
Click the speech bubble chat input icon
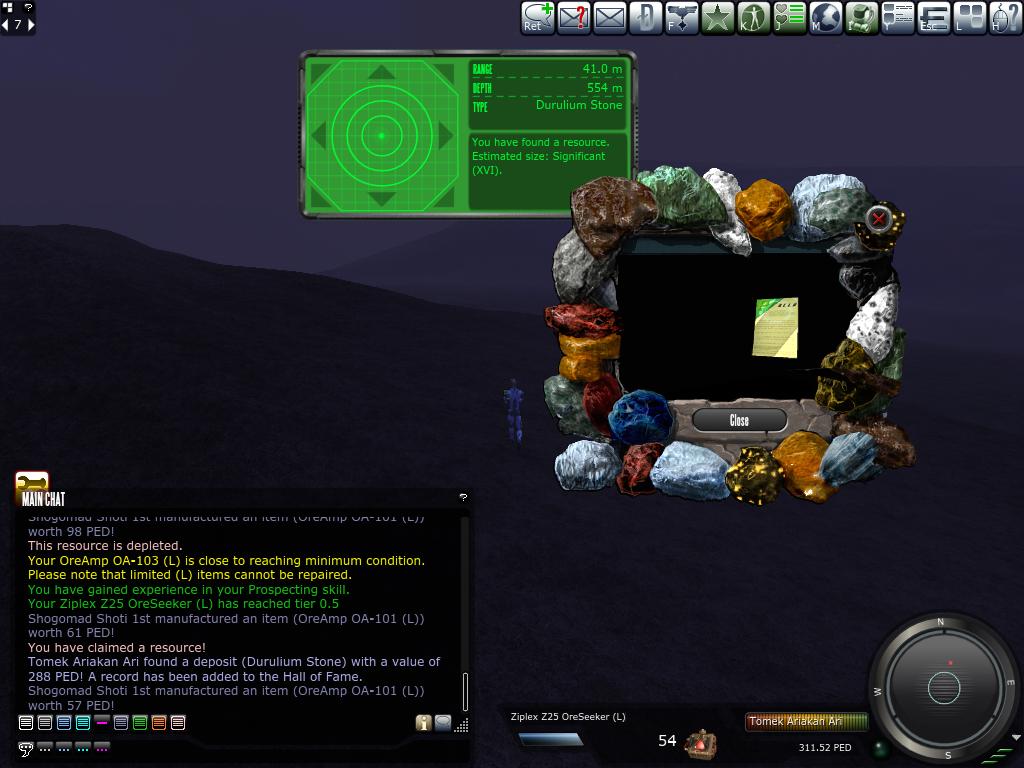tap(26, 748)
